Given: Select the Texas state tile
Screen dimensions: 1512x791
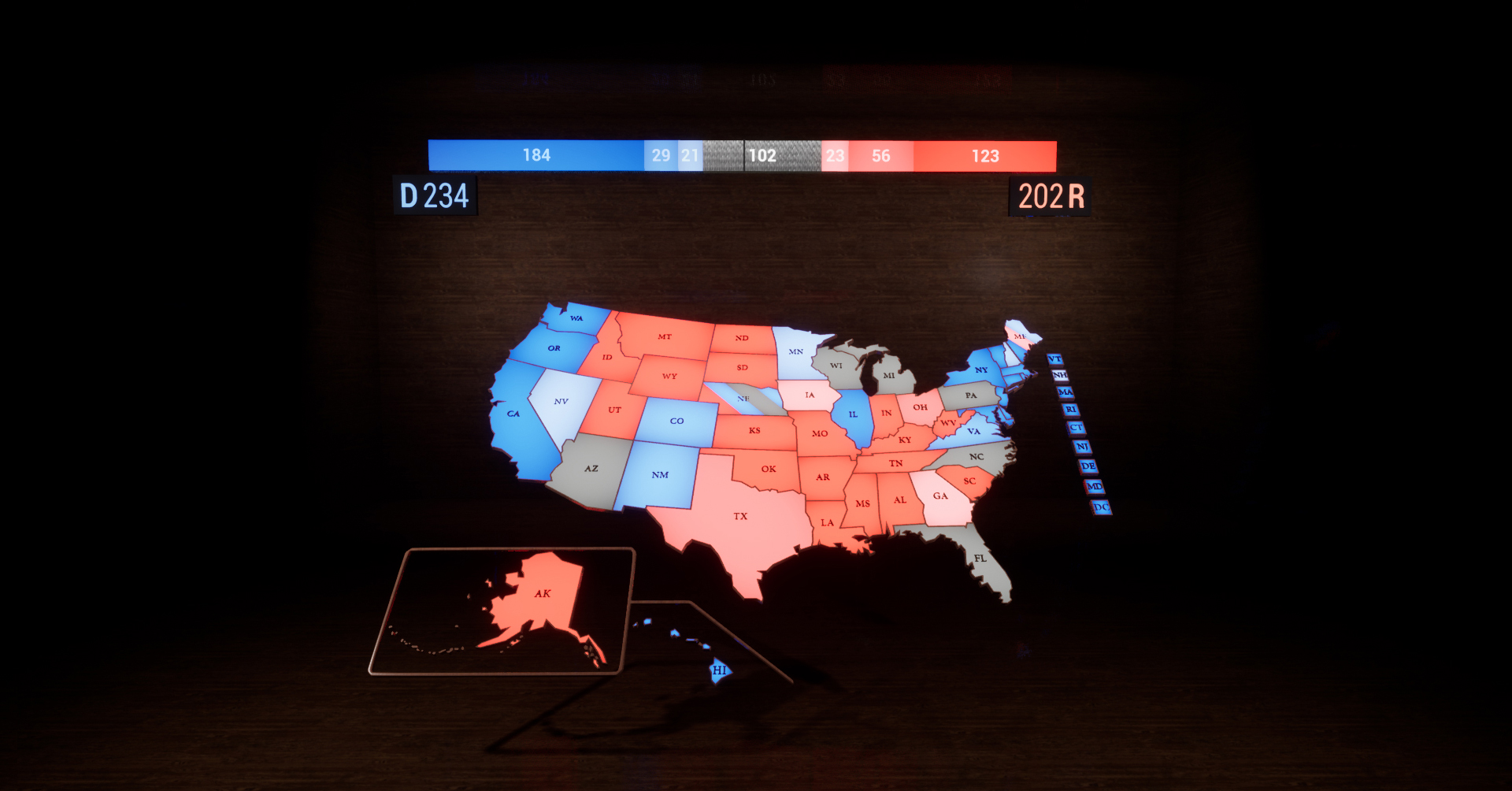Looking at the screenshot, I should click(740, 516).
